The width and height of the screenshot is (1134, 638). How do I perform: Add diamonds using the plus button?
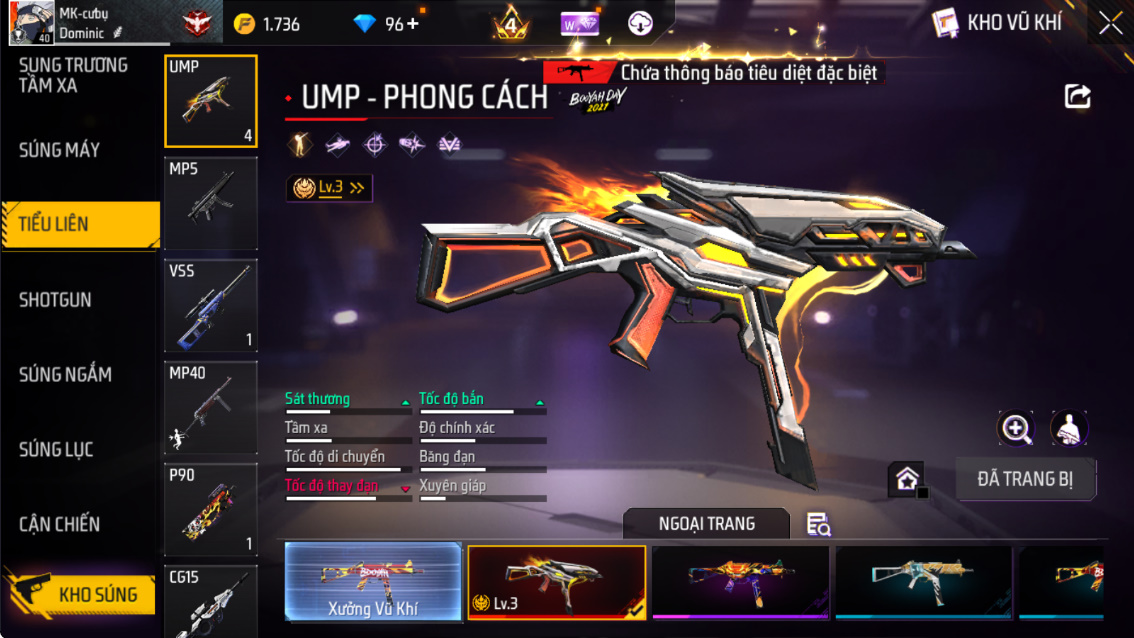click(x=412, y=23)
